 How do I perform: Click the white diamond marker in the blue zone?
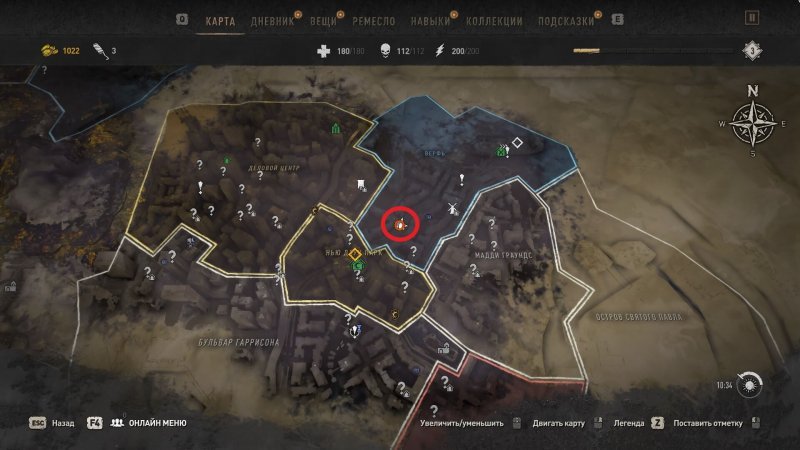pyautogui.click(x=517, y=142)
